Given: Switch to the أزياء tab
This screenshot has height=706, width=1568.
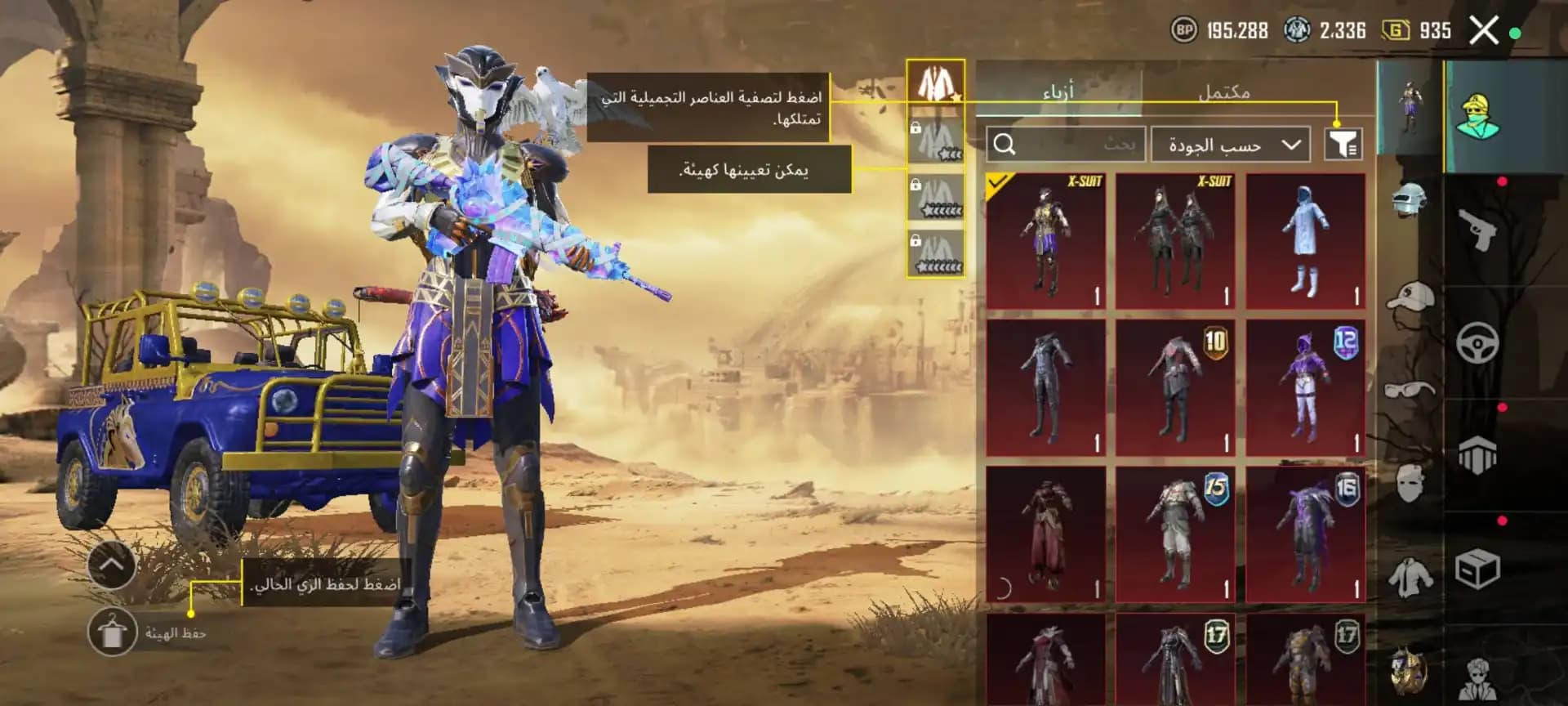Looking at the screenshot, I should (x=1062, y=92).
